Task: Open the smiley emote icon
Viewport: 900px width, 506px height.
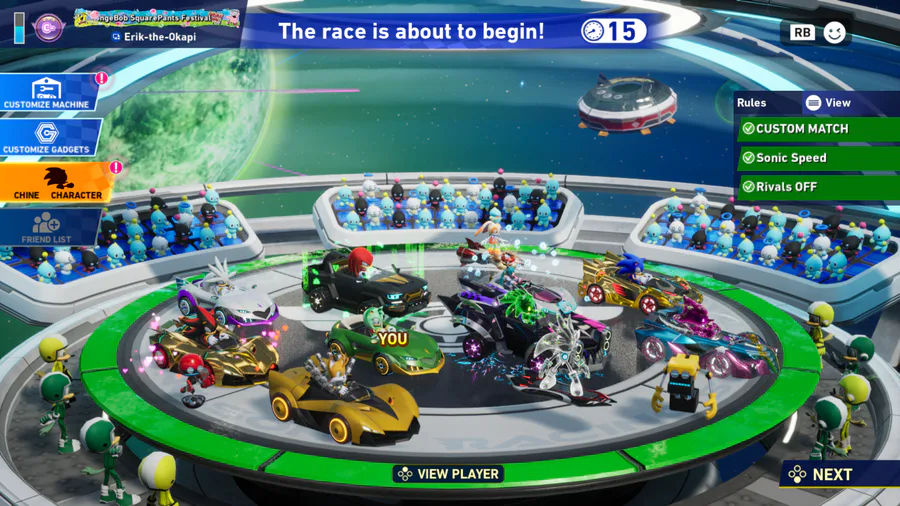Action: coord(834,32)
